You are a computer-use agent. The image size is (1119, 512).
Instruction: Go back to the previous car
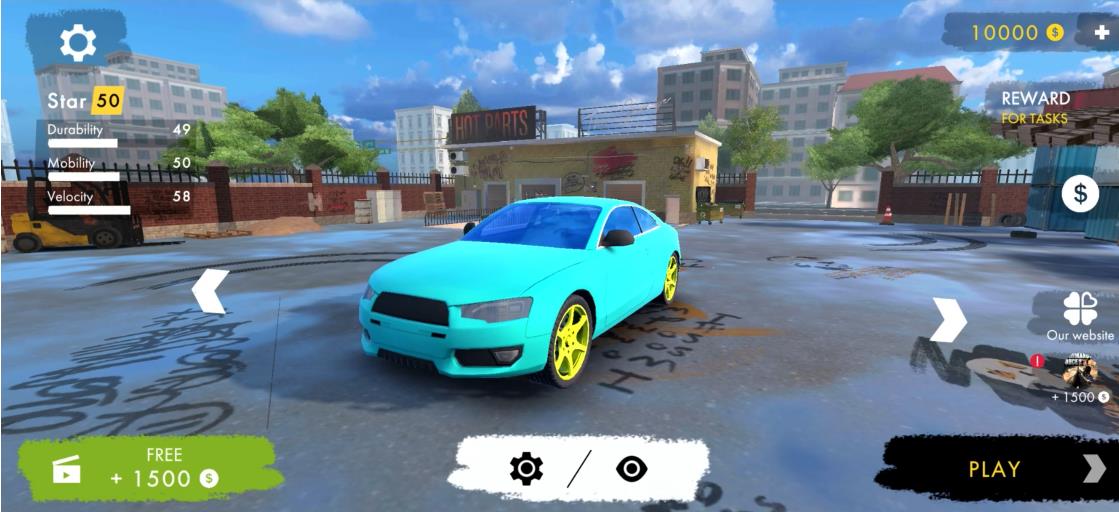210,291
